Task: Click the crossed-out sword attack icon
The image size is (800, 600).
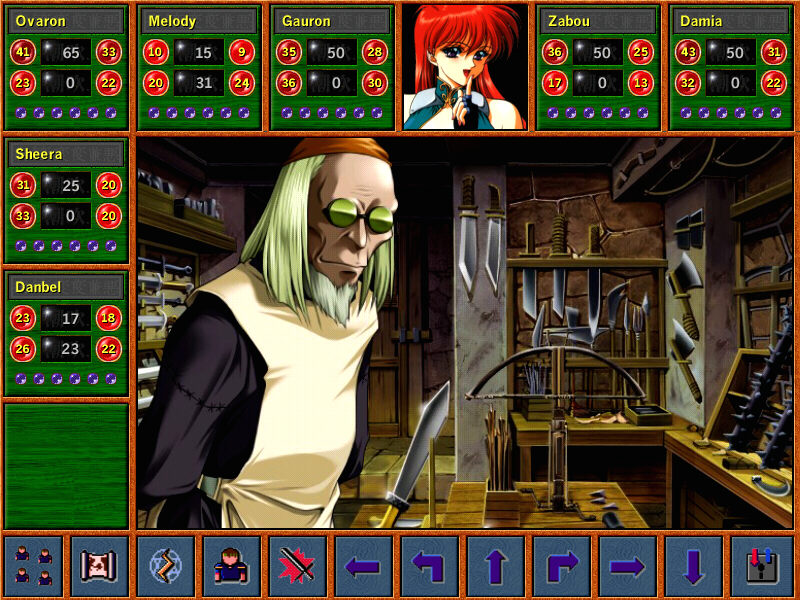Action: pyautogui.click(x=298, y=566)
